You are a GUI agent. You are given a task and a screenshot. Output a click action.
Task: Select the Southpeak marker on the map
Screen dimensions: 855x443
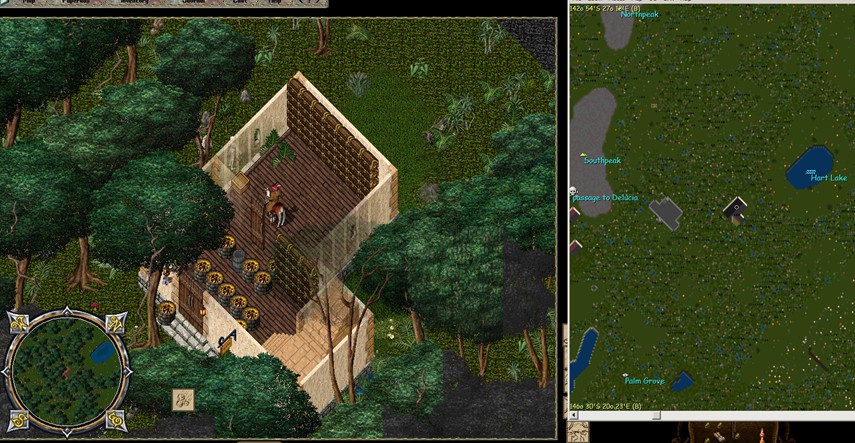(x=602, y=160)
